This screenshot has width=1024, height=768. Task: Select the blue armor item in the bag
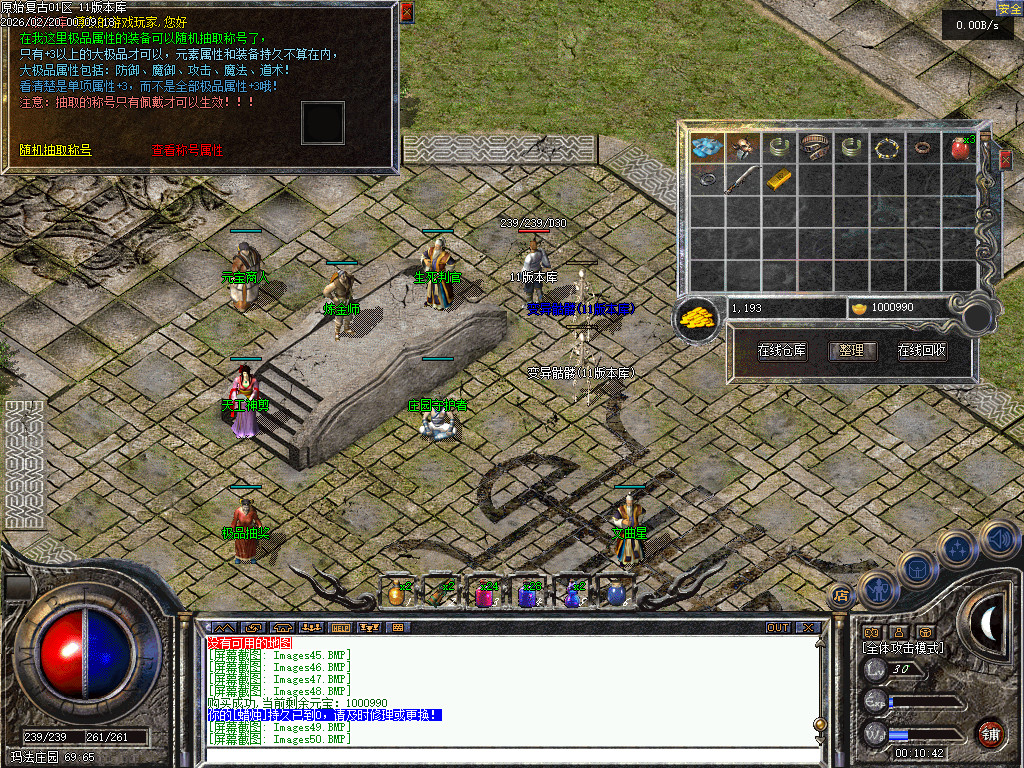708,148
